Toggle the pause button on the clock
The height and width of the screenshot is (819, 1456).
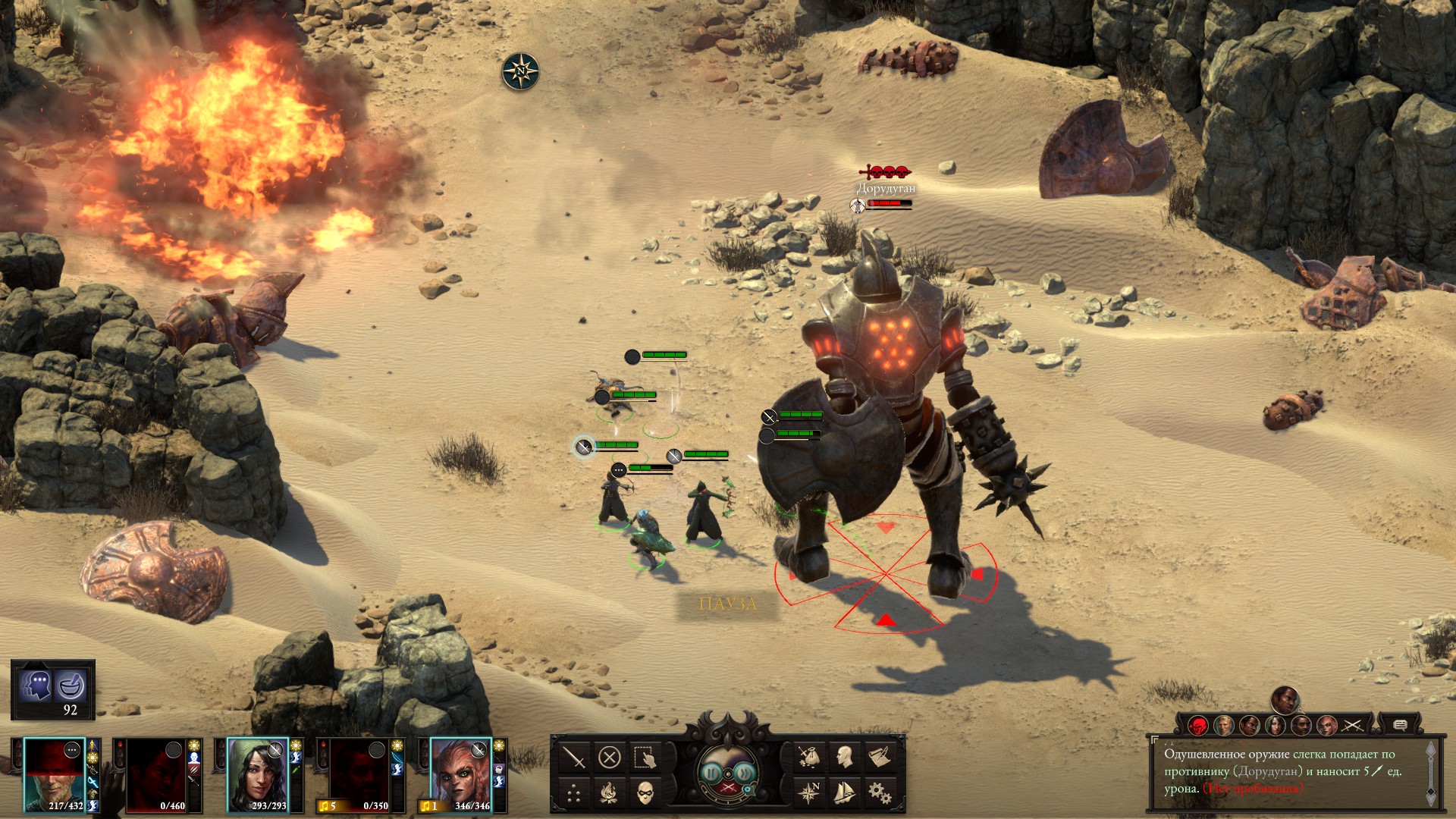711,773
